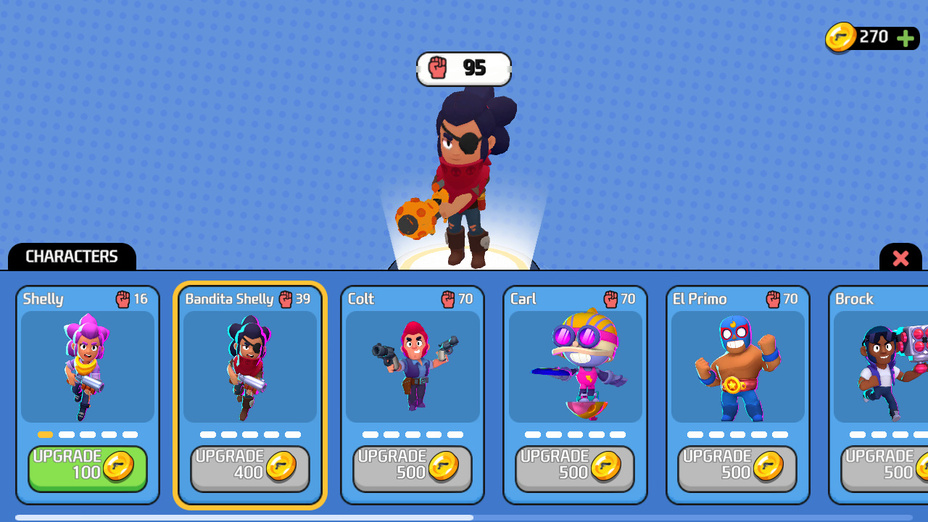This screenshot has width=928, height=522.
Task: Choose the Bandita Shelly character portrait
Action: point(250,367)
